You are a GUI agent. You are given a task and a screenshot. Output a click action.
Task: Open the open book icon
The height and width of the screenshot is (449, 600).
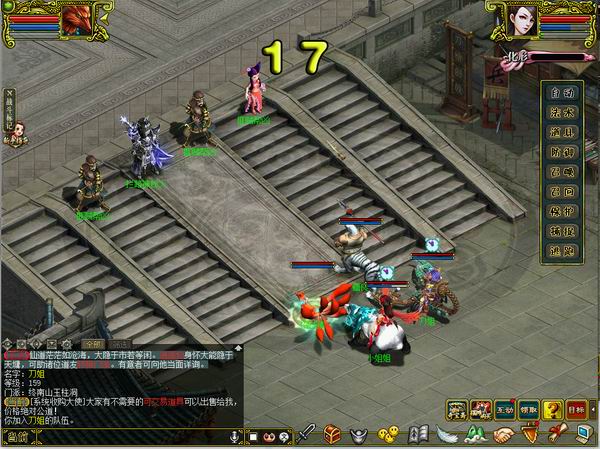tap(420, 435)
